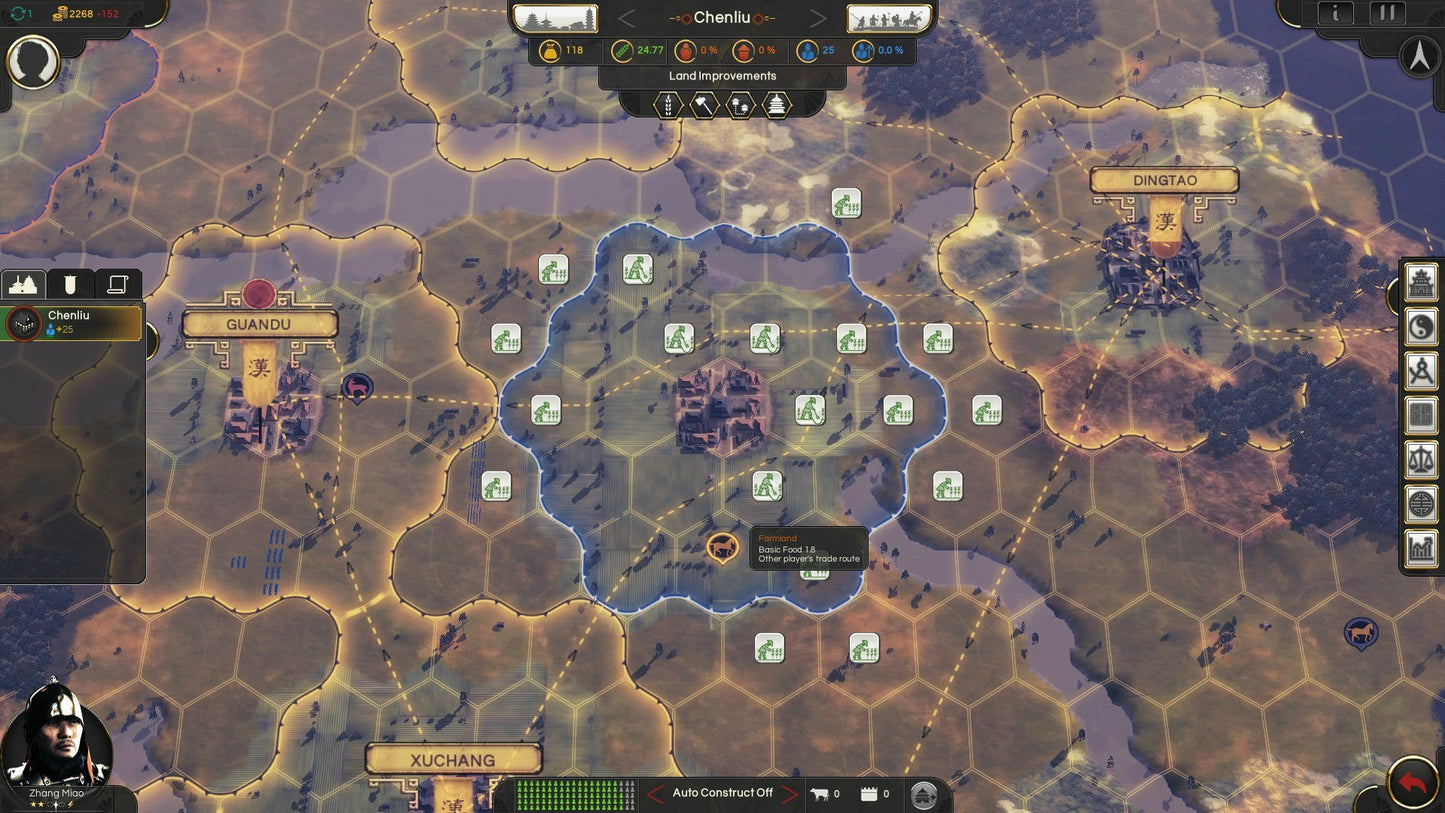Toggle the ox cart option in bottom bar

[821, 793]
